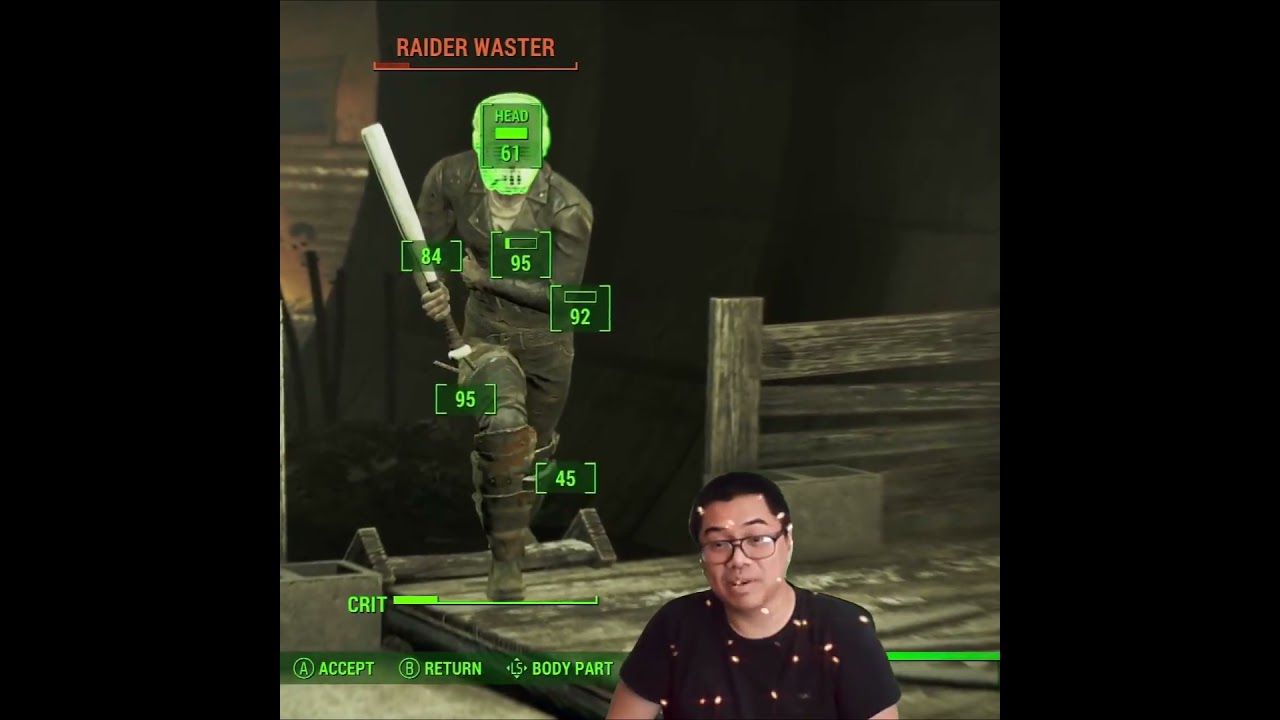Select the torso box showing 95
This screenshot has width=1280, height=720.
point(519,255)
